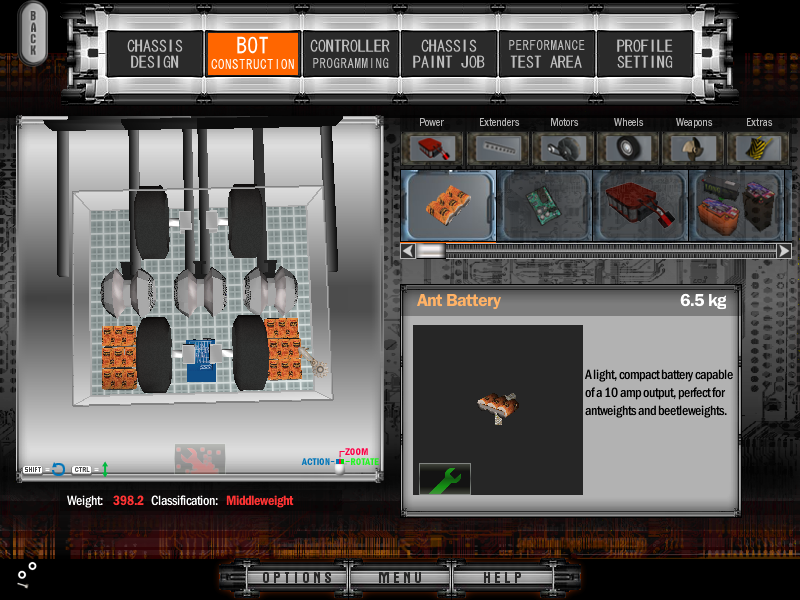Pick the green circuit board part thumbnail
This screenshot has height=600, width=800.
point(544,204)
